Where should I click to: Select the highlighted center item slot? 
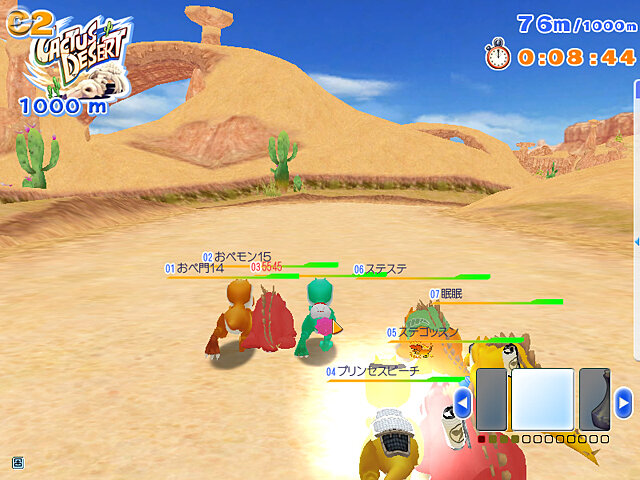543,401
